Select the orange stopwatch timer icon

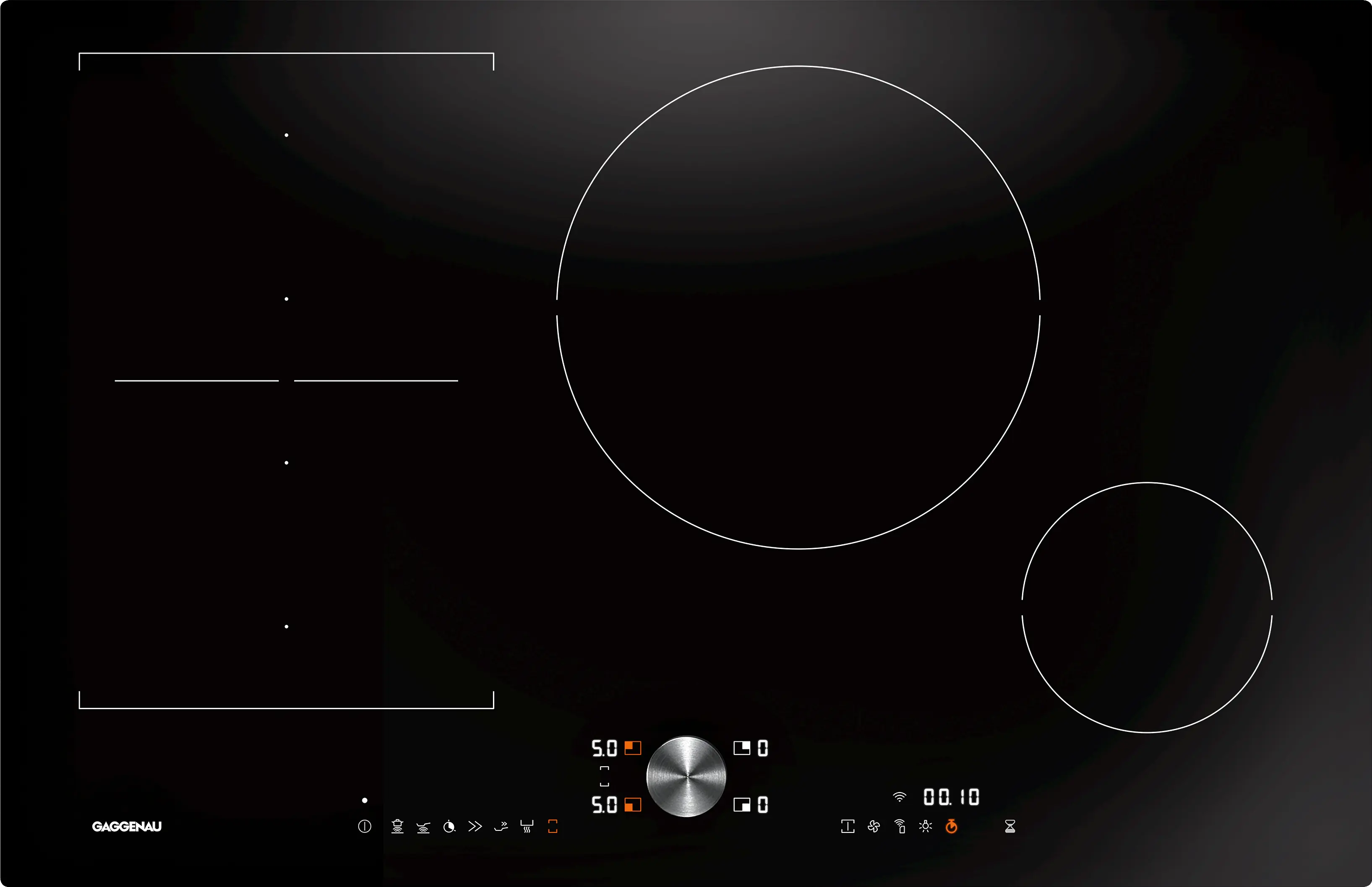point(951,827)
